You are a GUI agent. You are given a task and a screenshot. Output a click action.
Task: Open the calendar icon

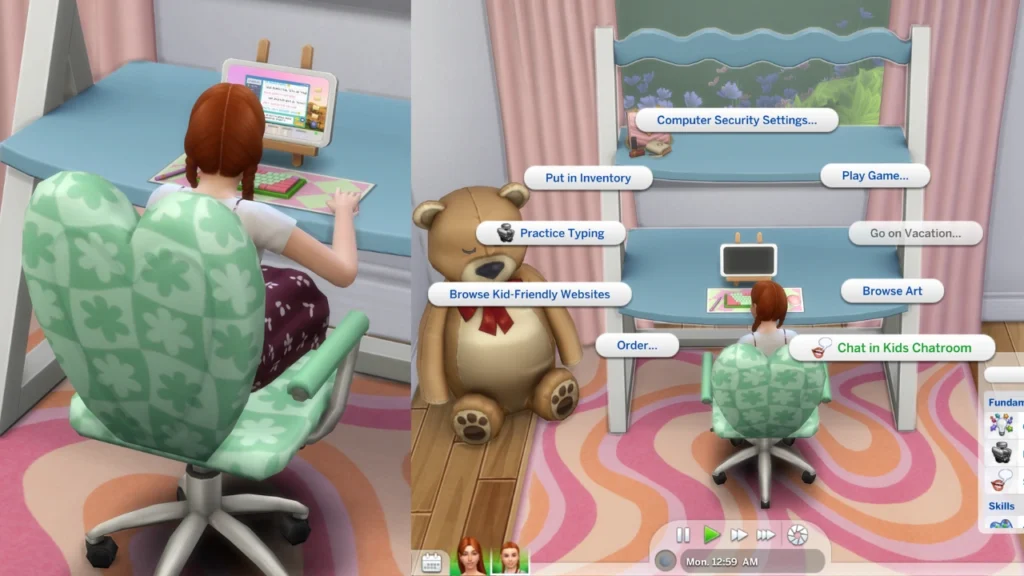(432, 562)
